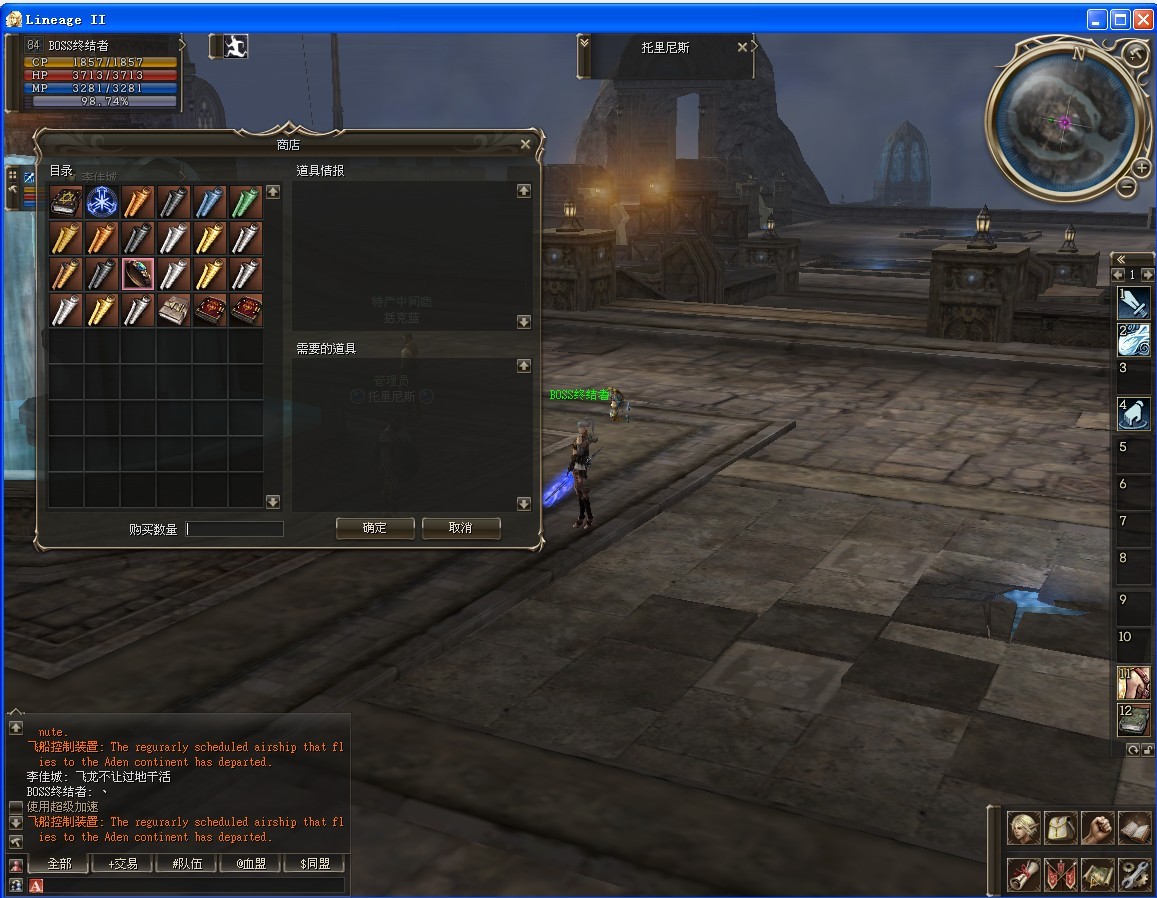The height and width of the screenshot is (898, 1157).
Task: Zoom in the minimap with the plus button
Action: click(x=1141, y=168)
